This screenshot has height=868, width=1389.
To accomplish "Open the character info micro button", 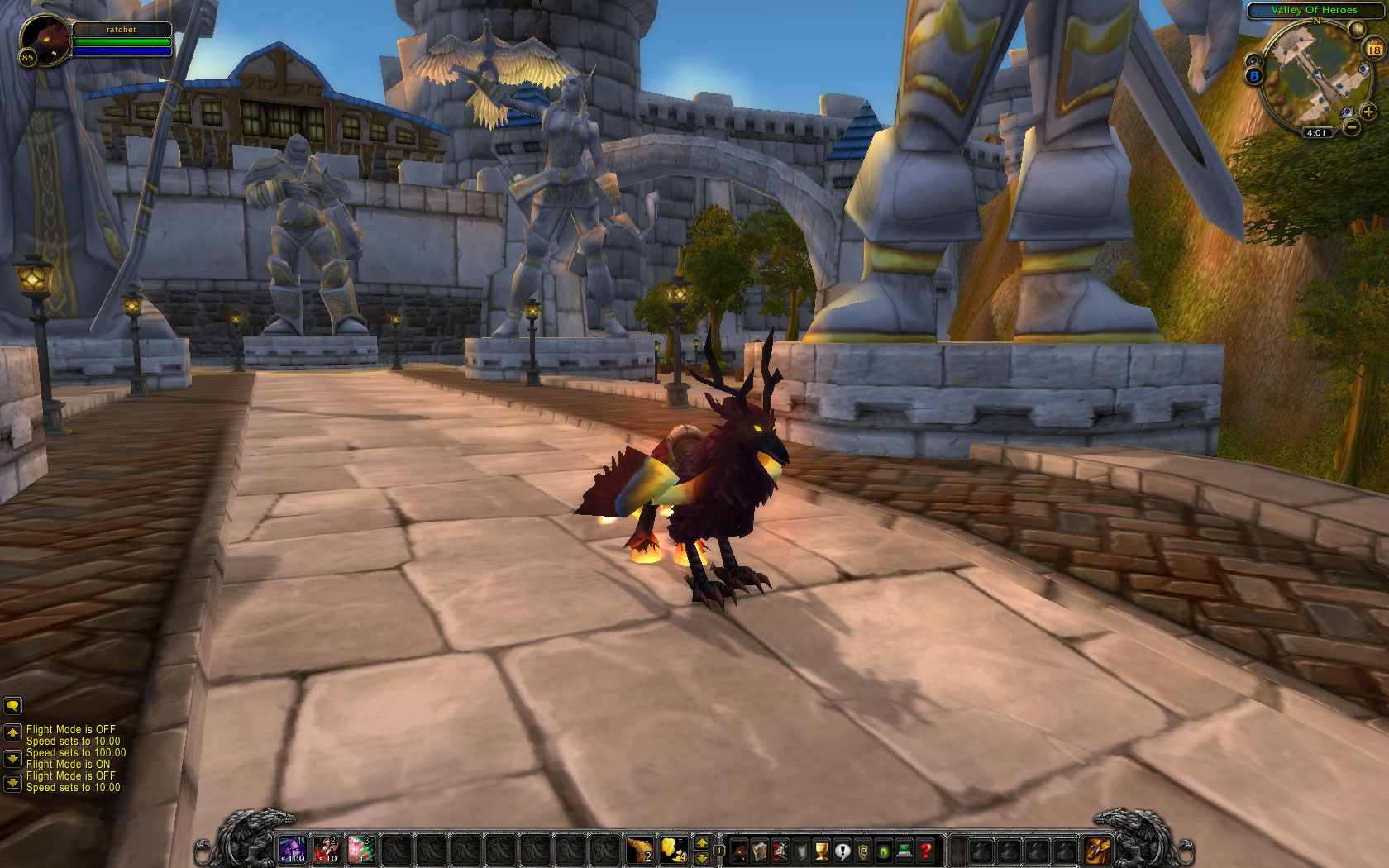I will click(739, 850).
